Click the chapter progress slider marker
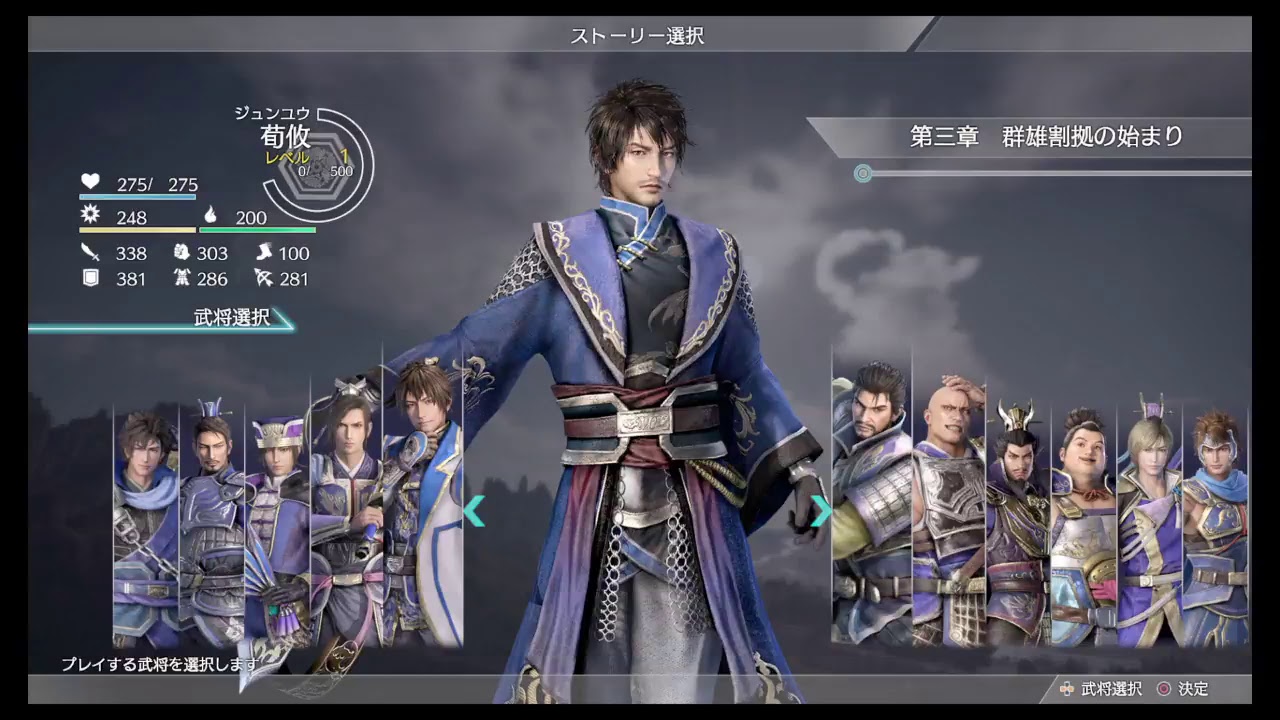This screenshot has height=720, width=1280. coord(862,174)
